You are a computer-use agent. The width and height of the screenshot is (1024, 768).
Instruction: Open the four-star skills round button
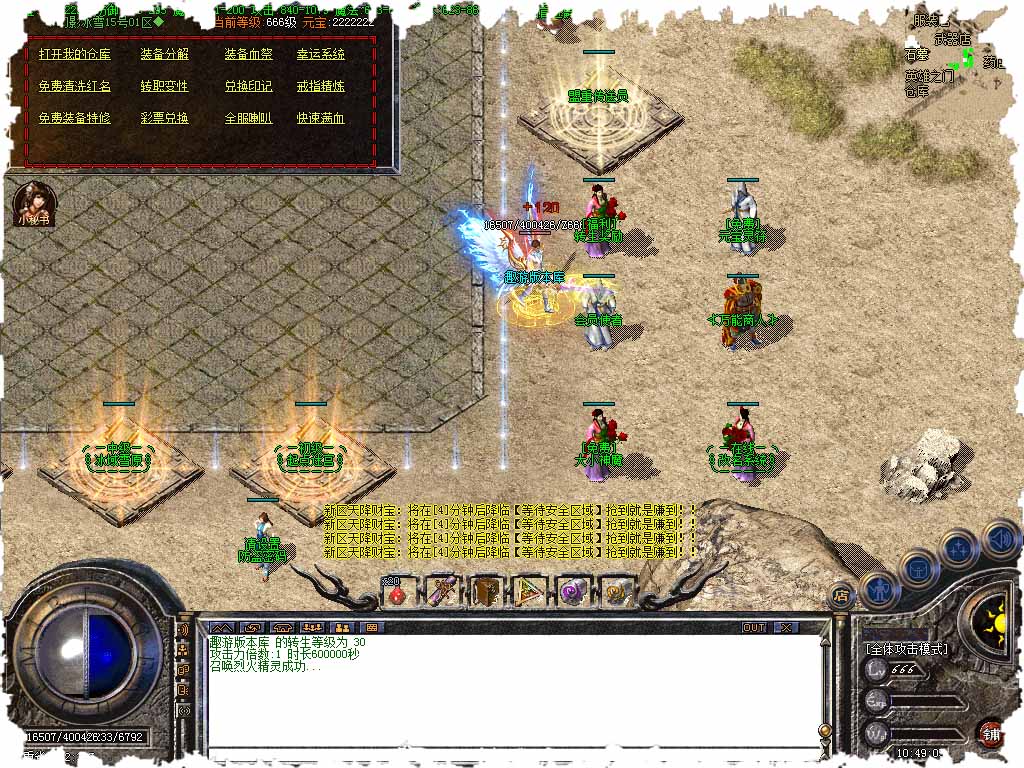click(959, 548)
